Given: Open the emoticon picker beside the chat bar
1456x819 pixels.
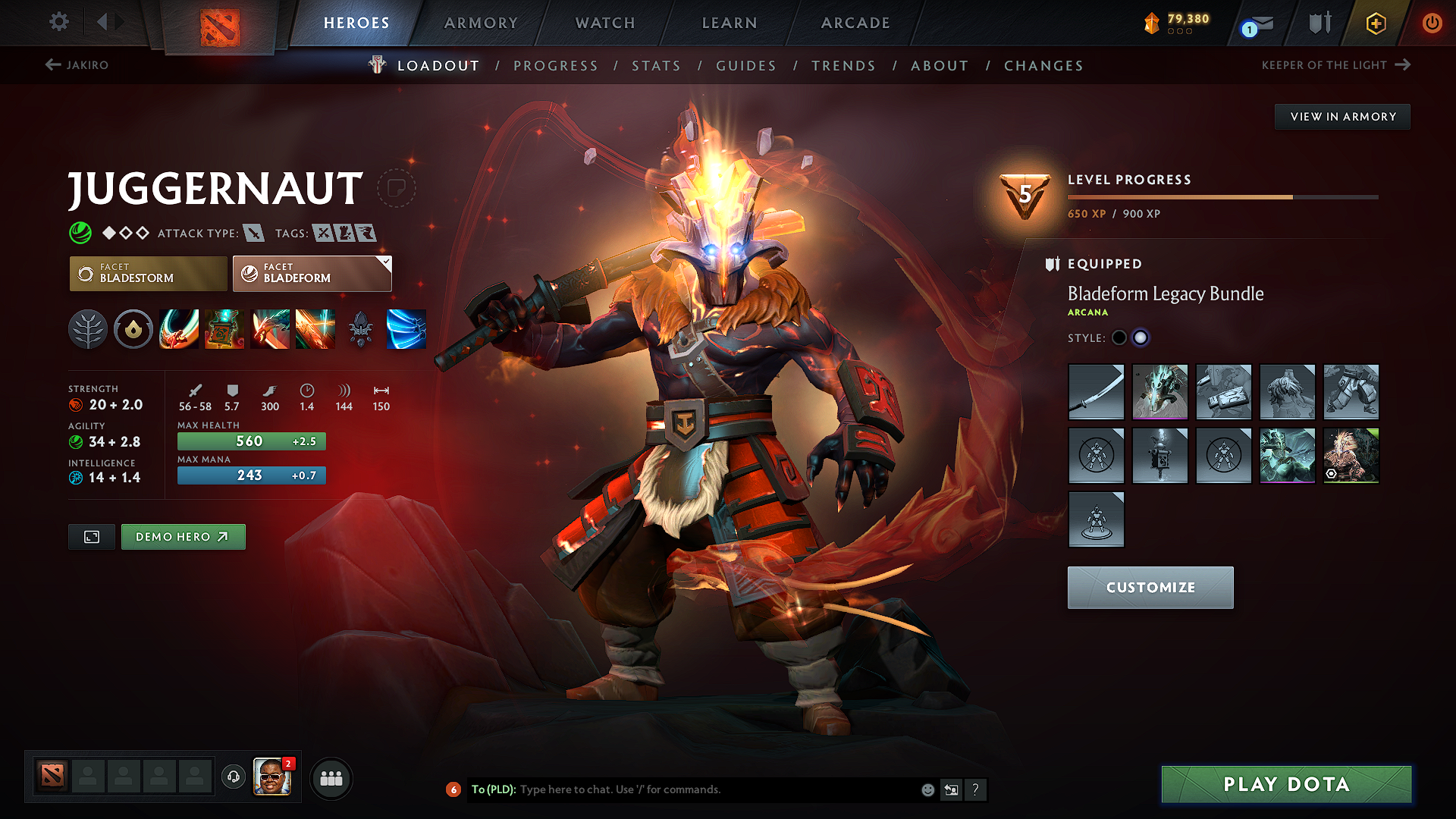Looking at the screenshot, I should (x=927, y=789).
